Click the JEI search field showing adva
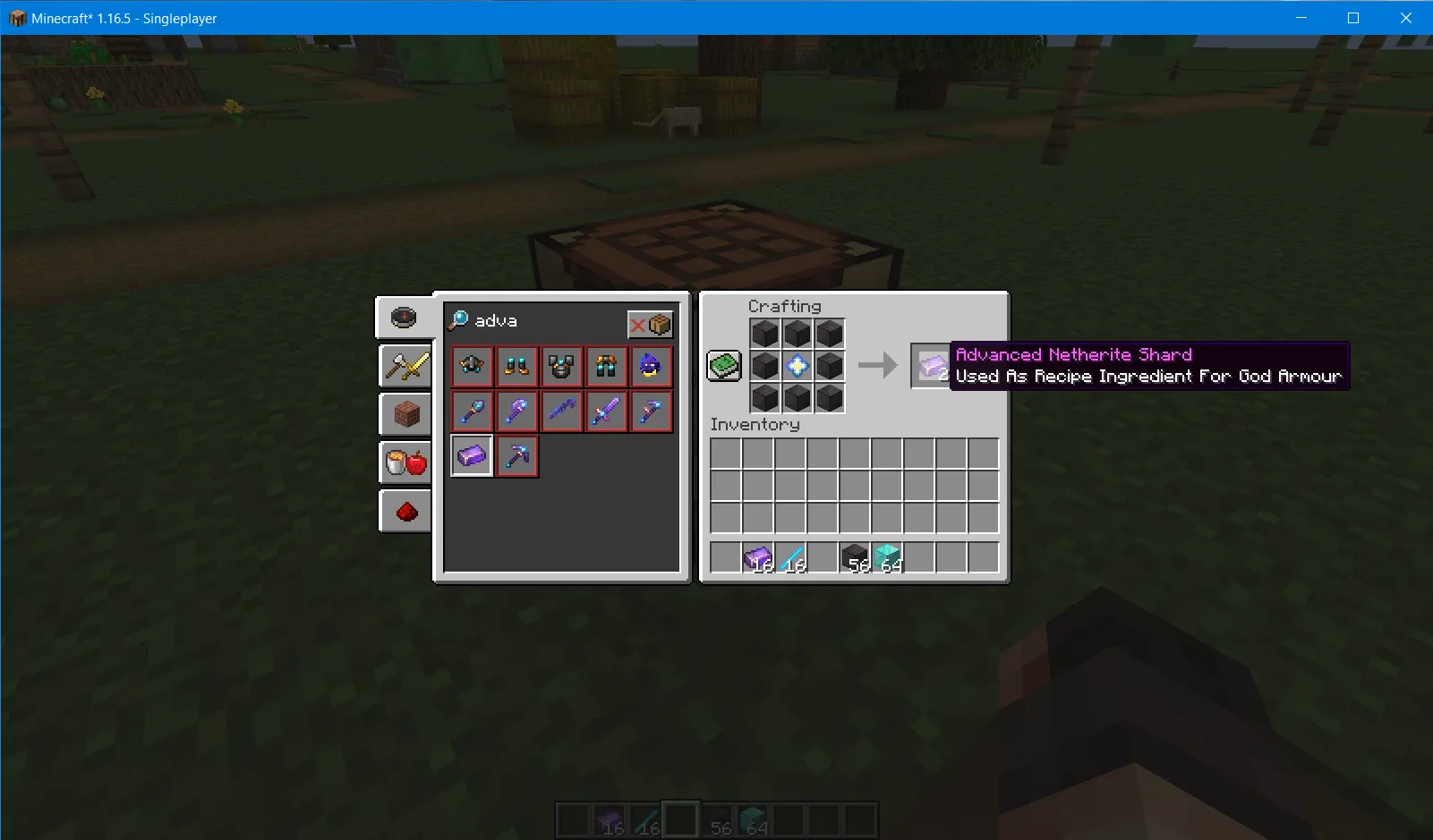The image size is (1433, 840). pos(519,320)
